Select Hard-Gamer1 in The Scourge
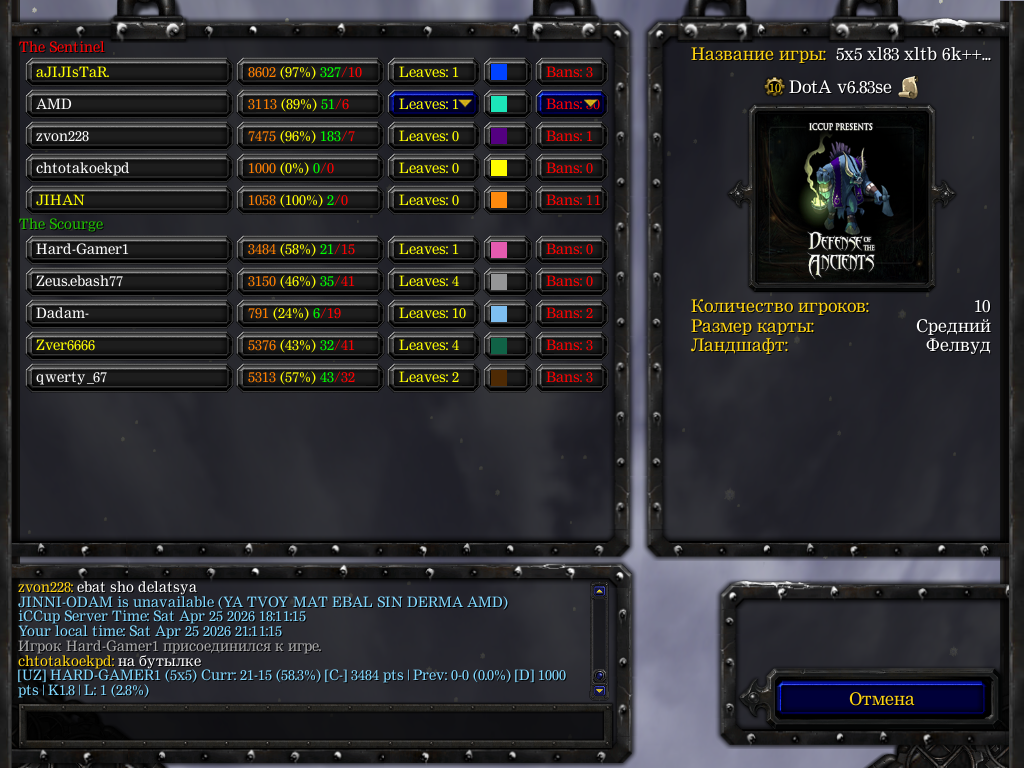 tap(129, 249)
